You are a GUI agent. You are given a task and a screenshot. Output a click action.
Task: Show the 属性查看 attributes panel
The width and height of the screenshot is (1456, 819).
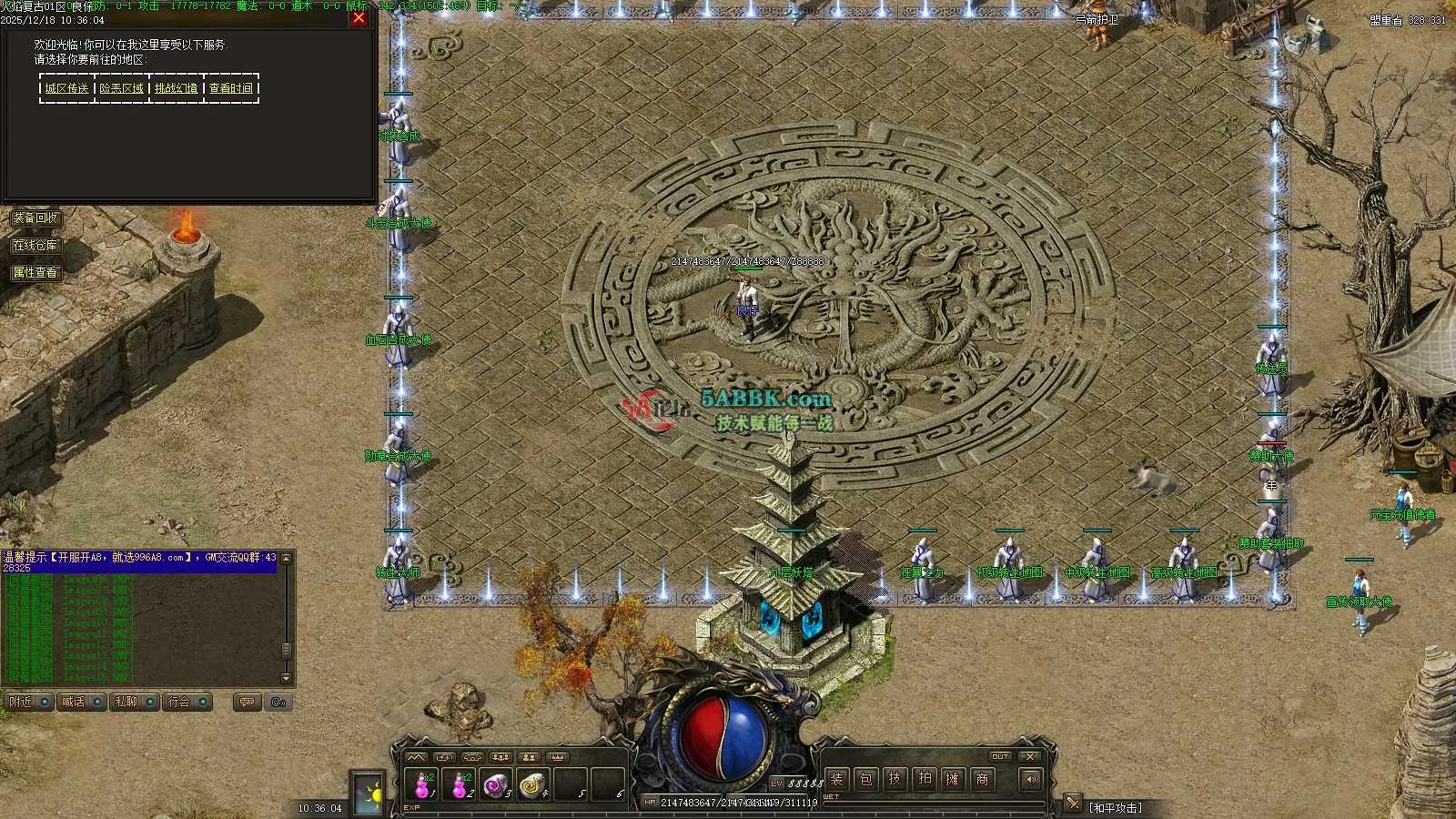35,272
